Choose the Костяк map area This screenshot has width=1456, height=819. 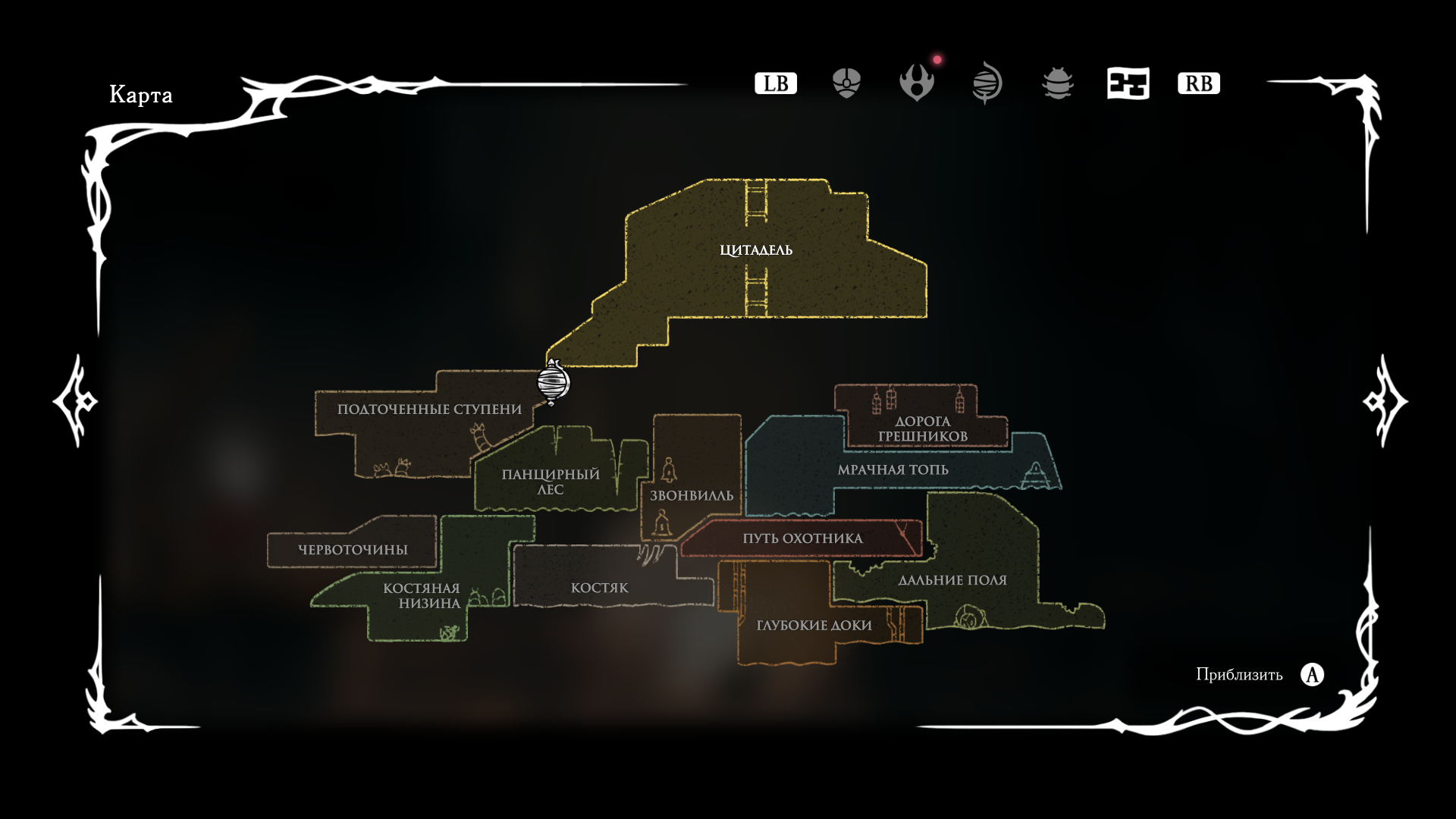tap(599, 588)
